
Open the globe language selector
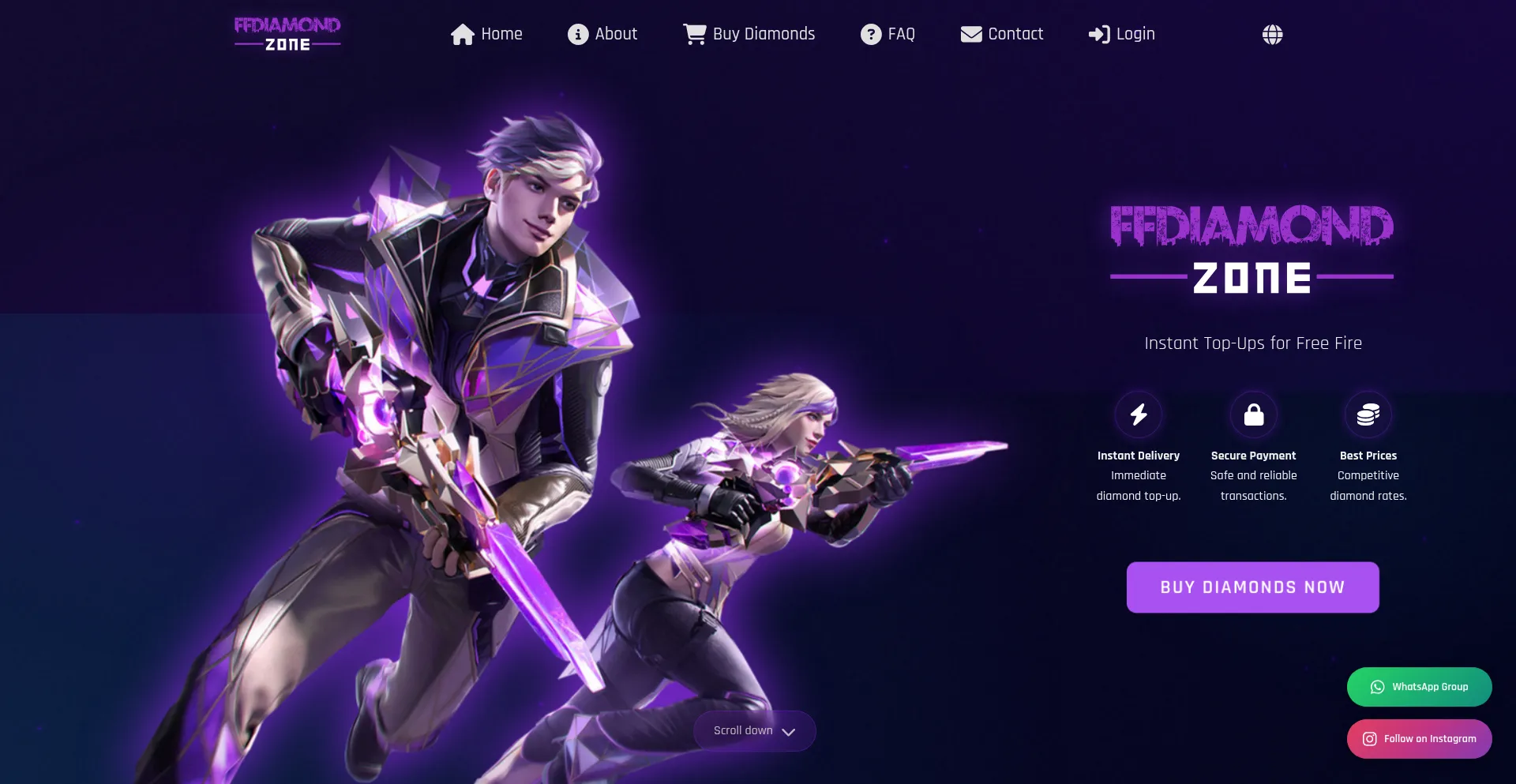point(1272,34)
